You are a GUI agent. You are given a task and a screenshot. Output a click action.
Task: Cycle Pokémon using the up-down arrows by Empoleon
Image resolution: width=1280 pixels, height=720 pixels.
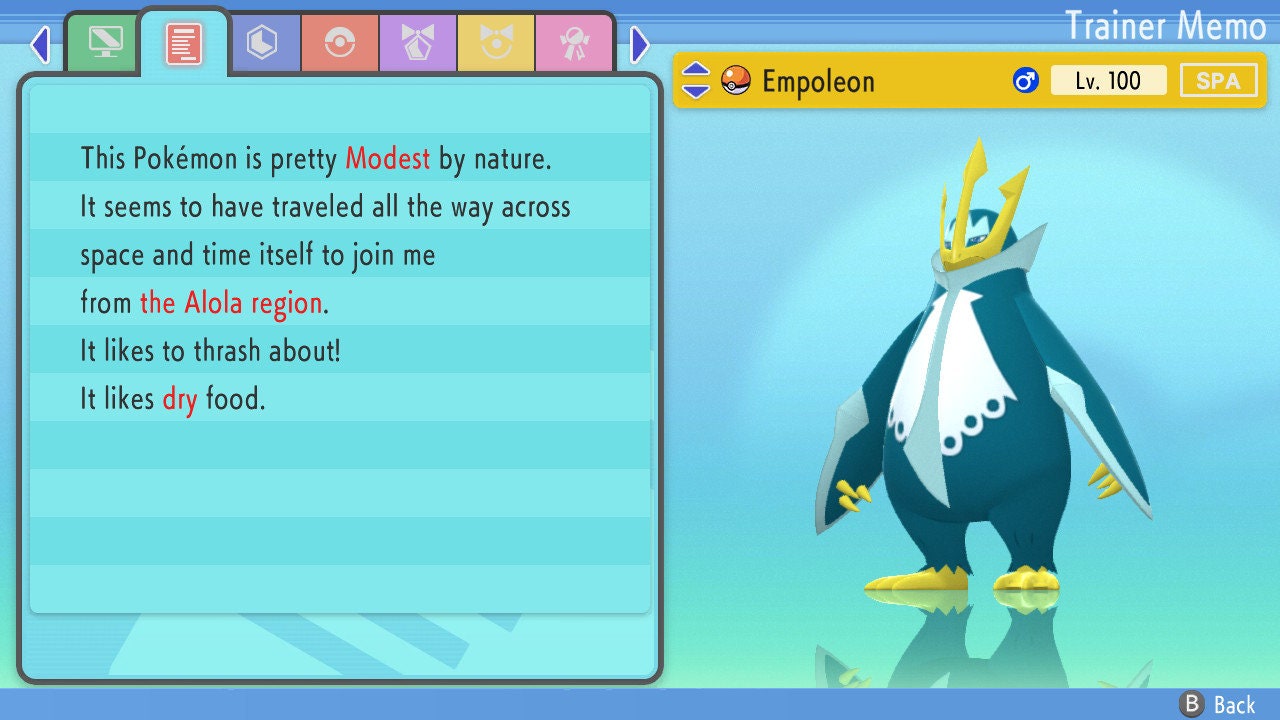696,81
